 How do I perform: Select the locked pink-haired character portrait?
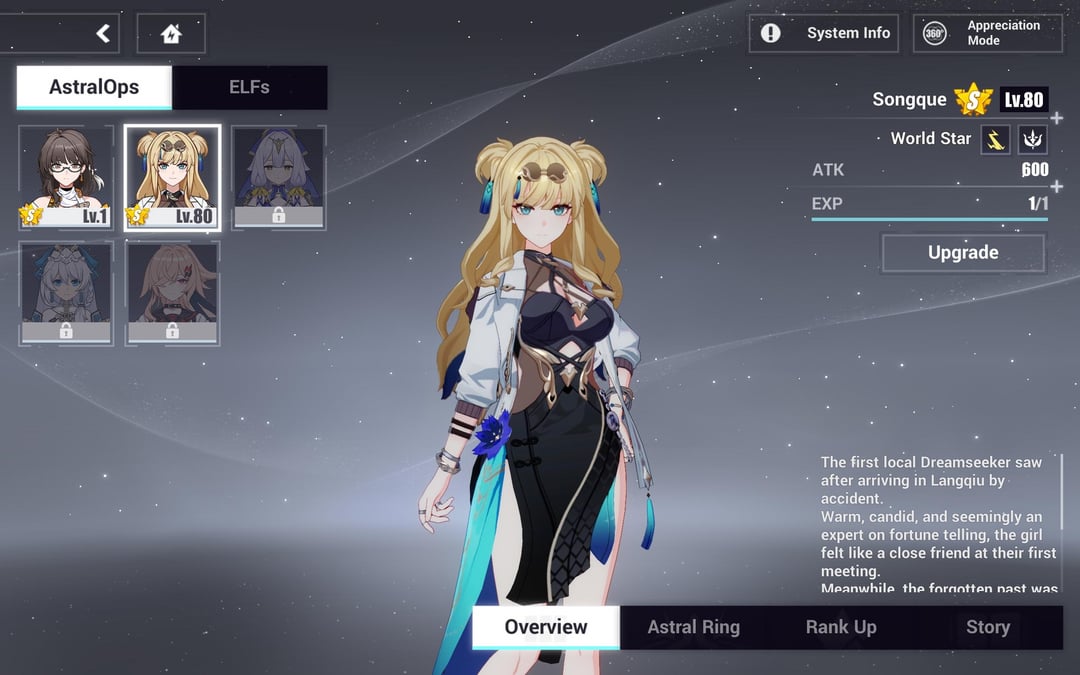pos(172,293)
